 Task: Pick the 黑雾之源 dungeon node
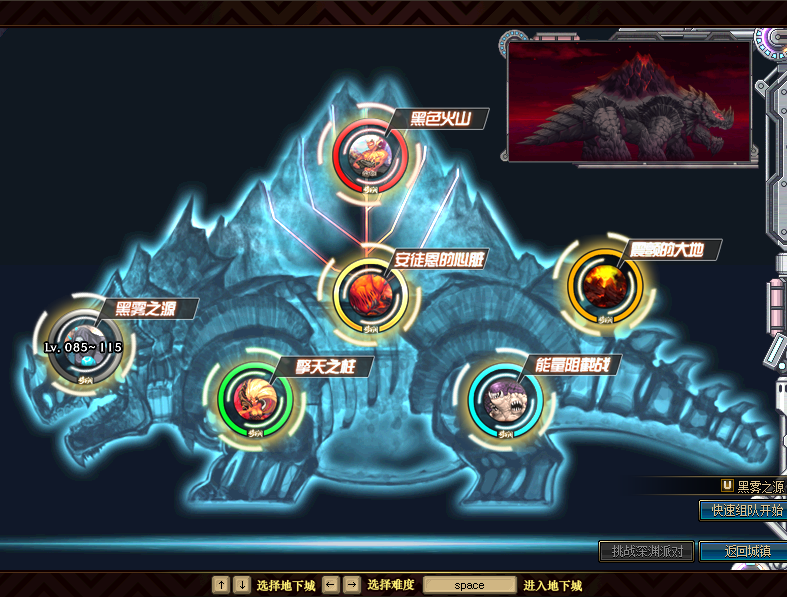point(84,343)
